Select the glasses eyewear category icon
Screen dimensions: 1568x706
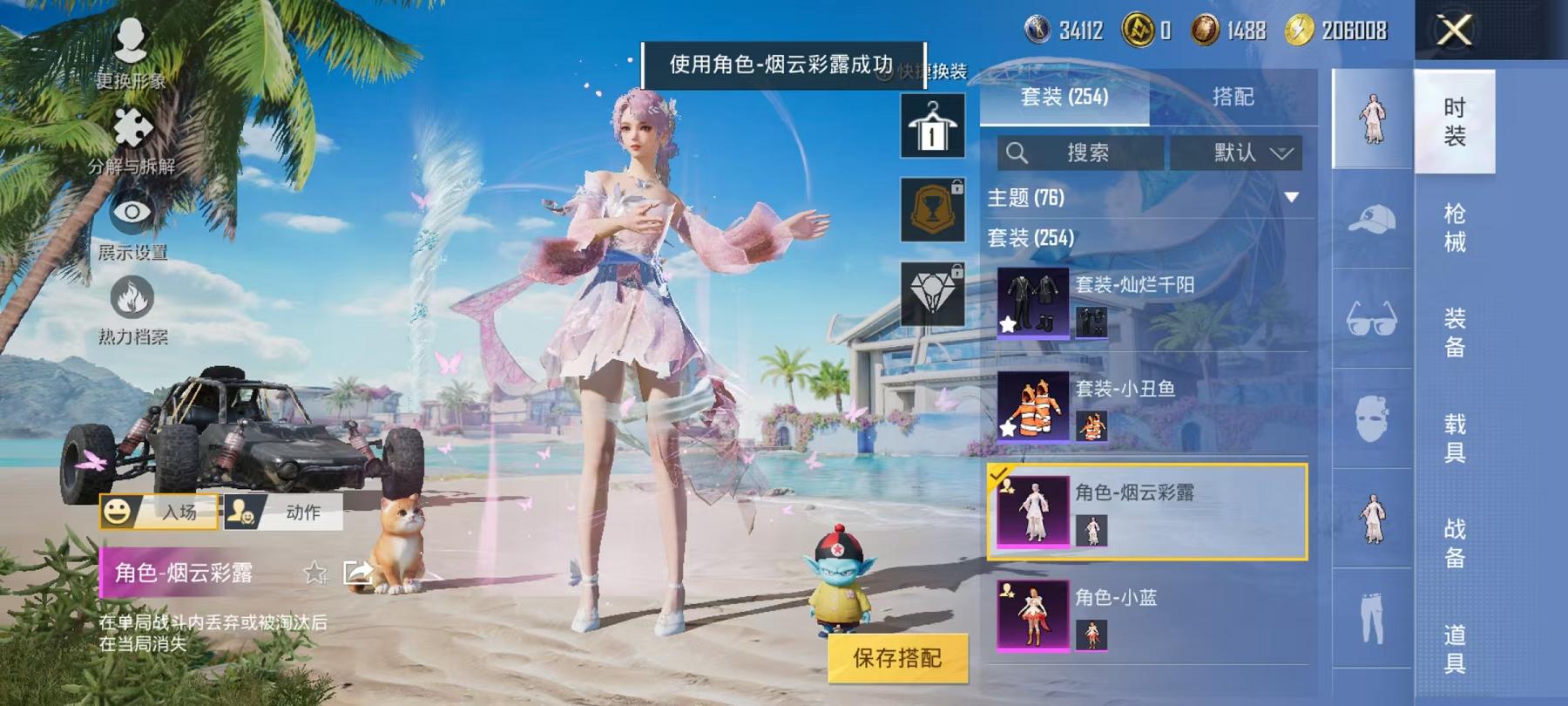pos(1372,321)
